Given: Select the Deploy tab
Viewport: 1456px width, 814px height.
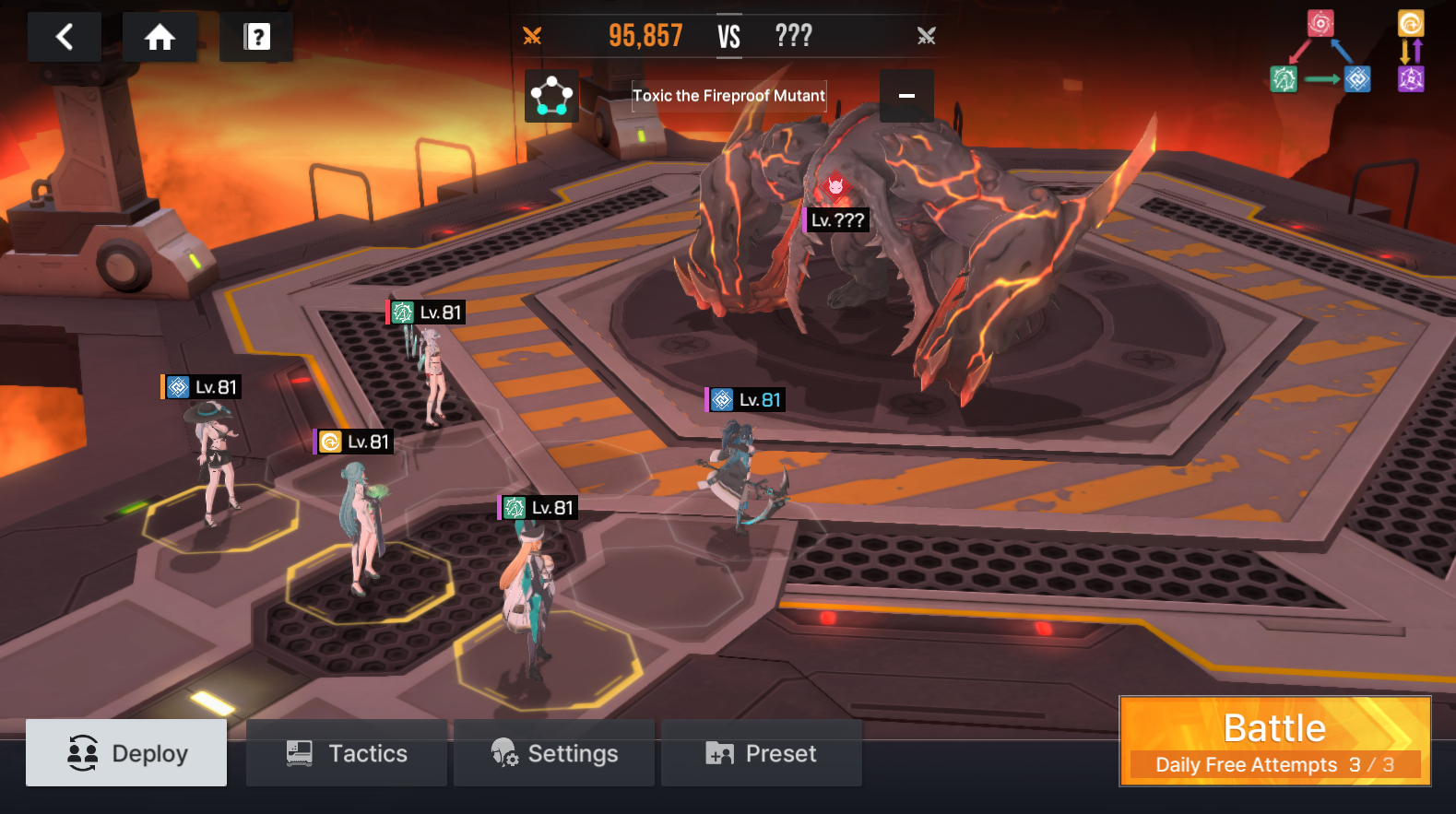Looking at the screenshot, I should [x=126, y=753].
